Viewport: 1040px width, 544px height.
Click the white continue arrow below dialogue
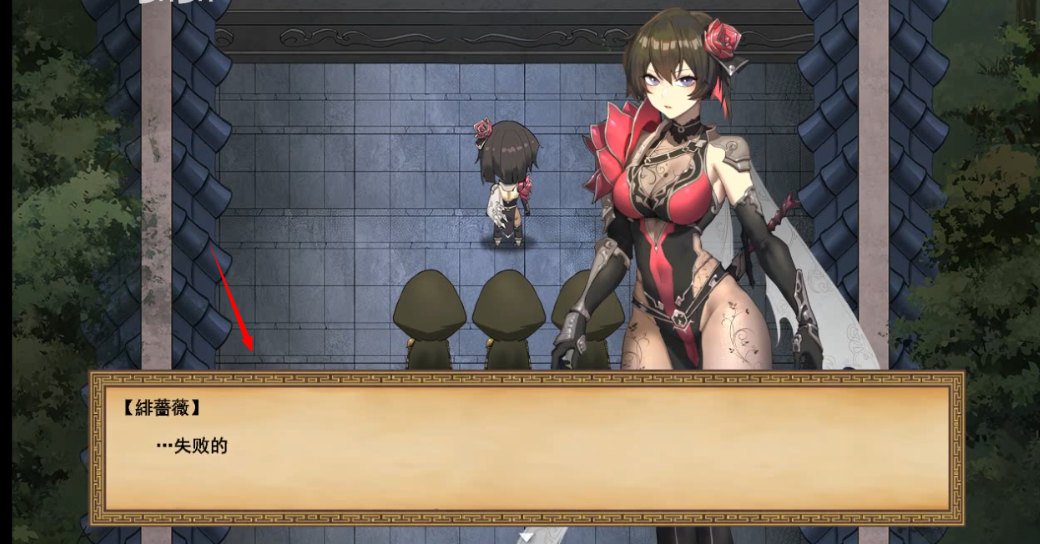pos(526,537)
